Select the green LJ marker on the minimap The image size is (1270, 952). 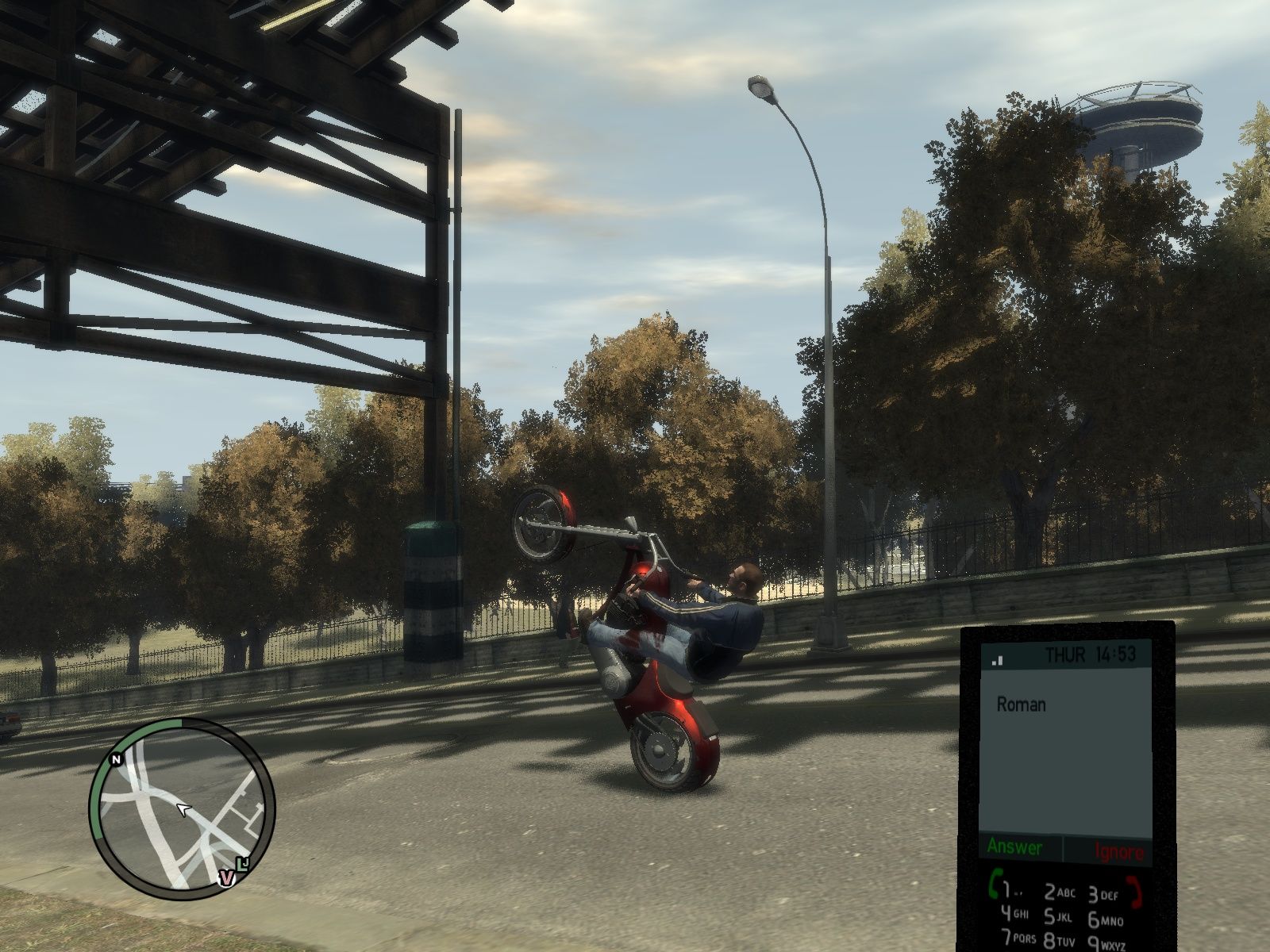[243, 862]
